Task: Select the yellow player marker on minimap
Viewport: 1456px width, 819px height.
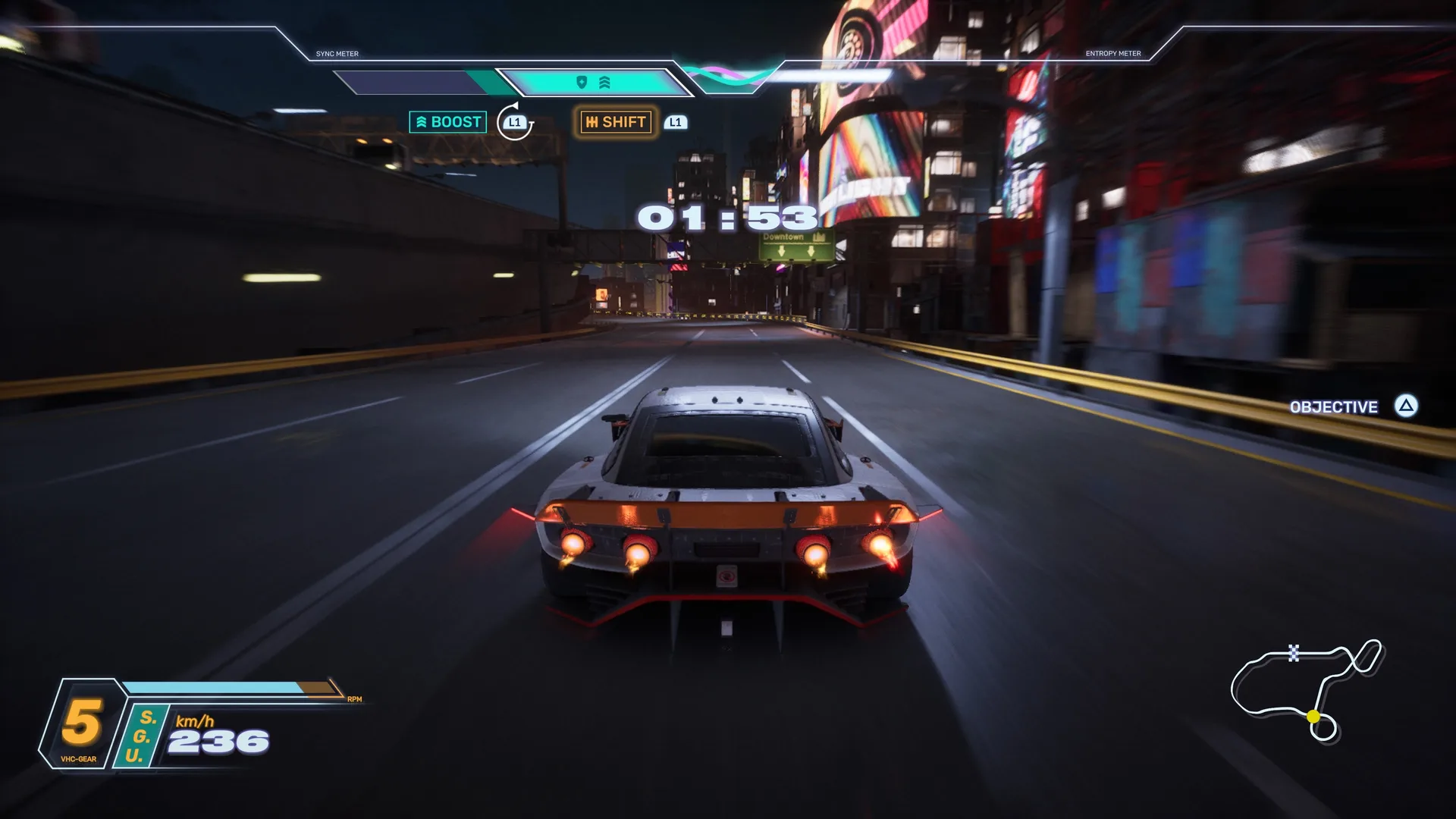Action: [x=1313, y=716]
